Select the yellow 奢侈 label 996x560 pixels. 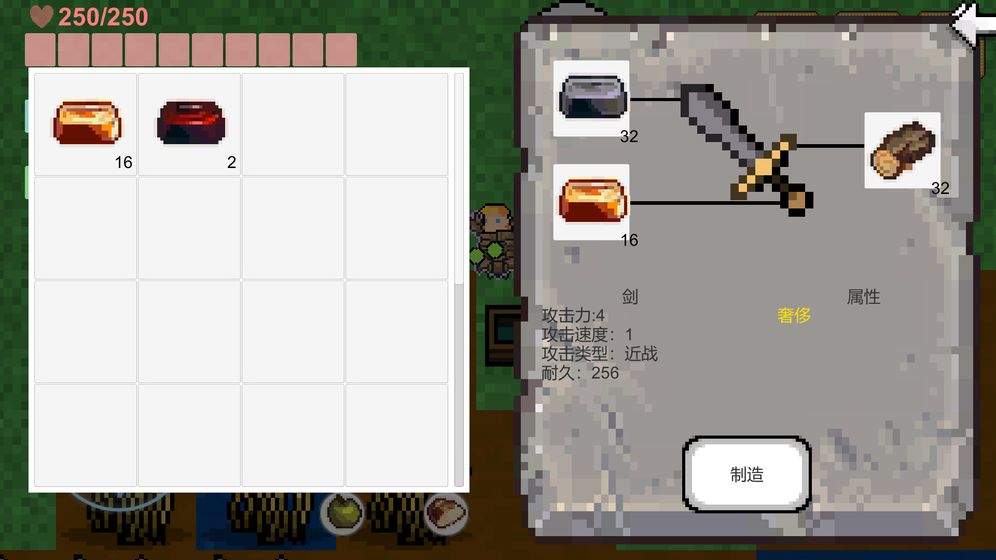click(794, 316)
